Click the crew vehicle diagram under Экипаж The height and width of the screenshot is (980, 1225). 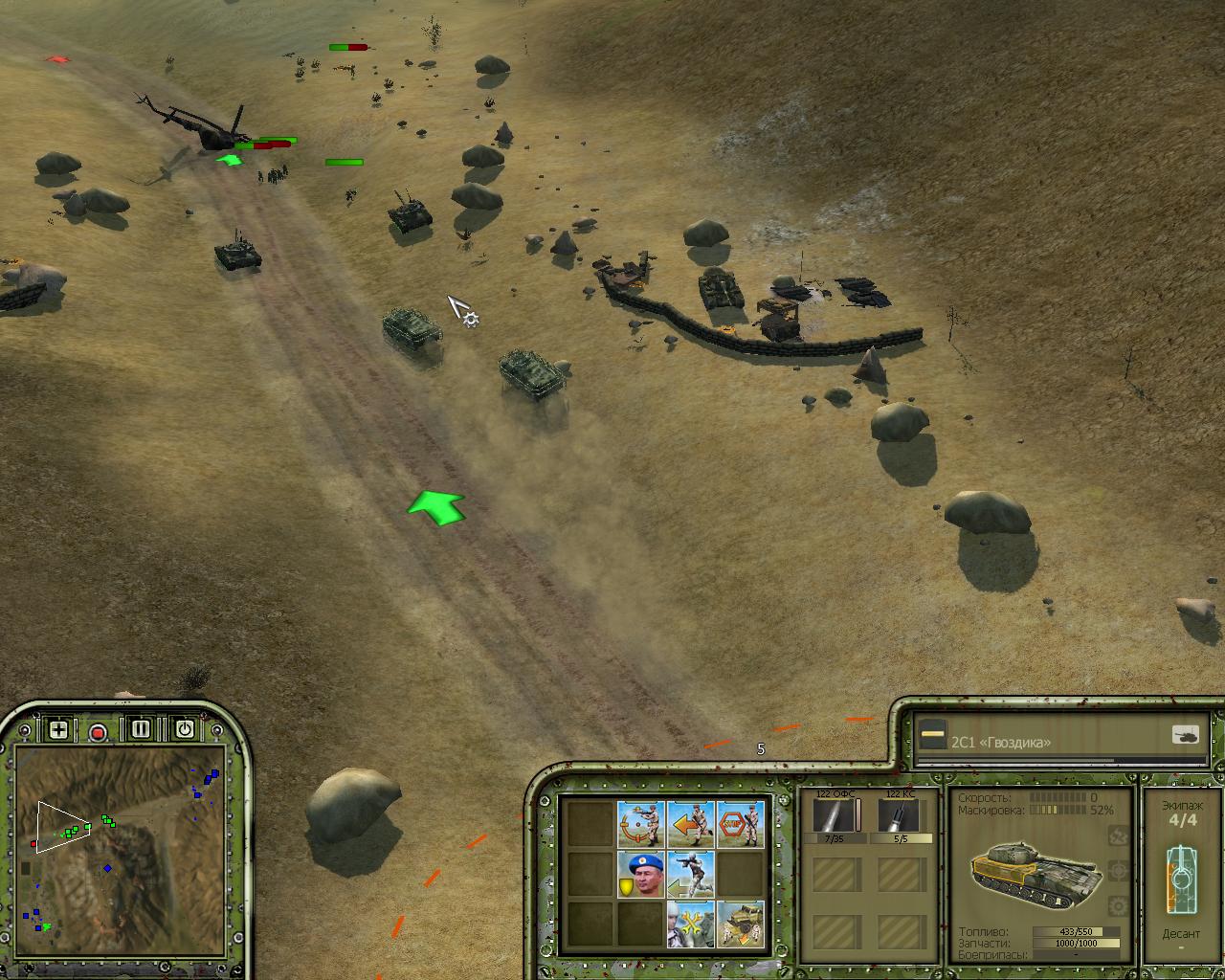[1181, 878]
